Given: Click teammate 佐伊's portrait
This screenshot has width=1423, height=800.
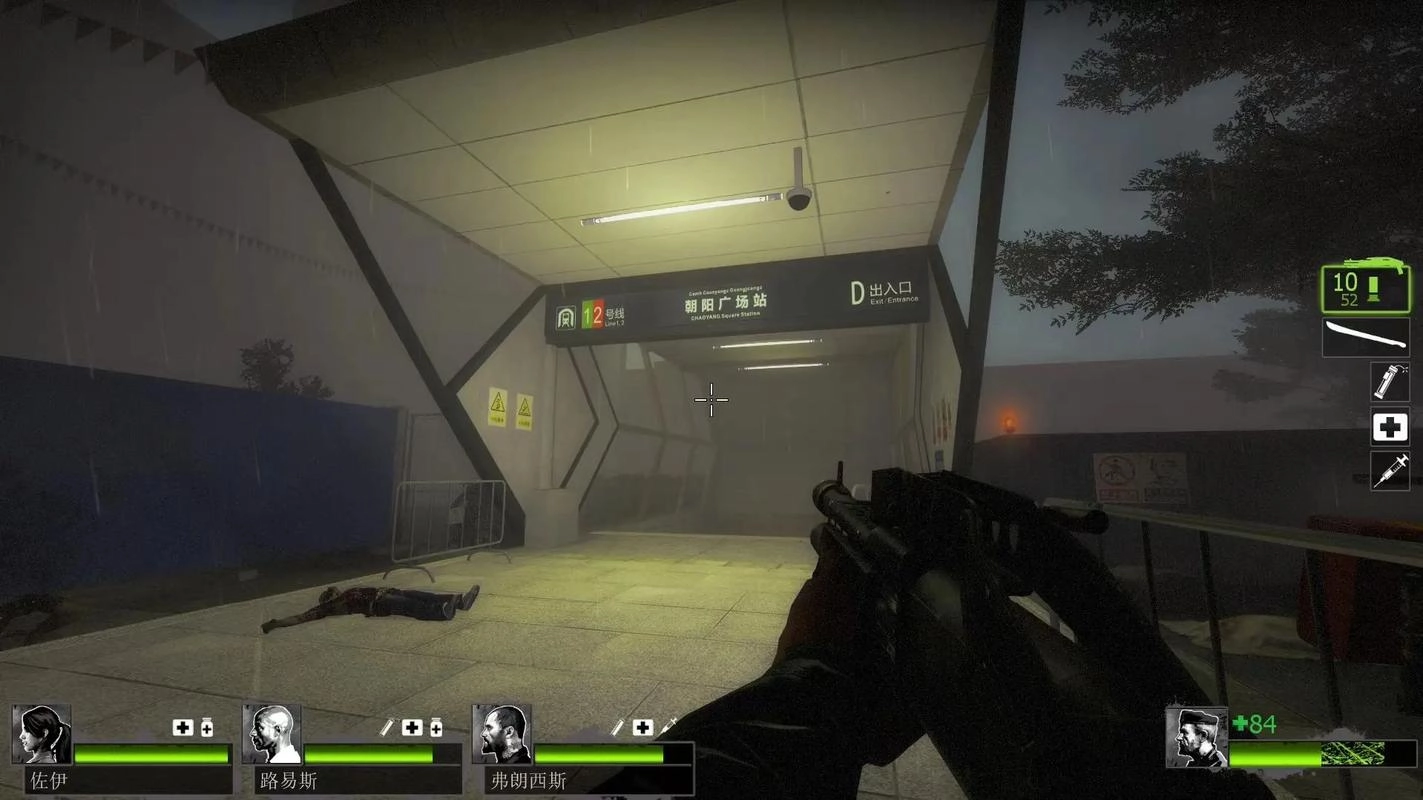Looking at the screenshot, I should click(x=42, y=734).
